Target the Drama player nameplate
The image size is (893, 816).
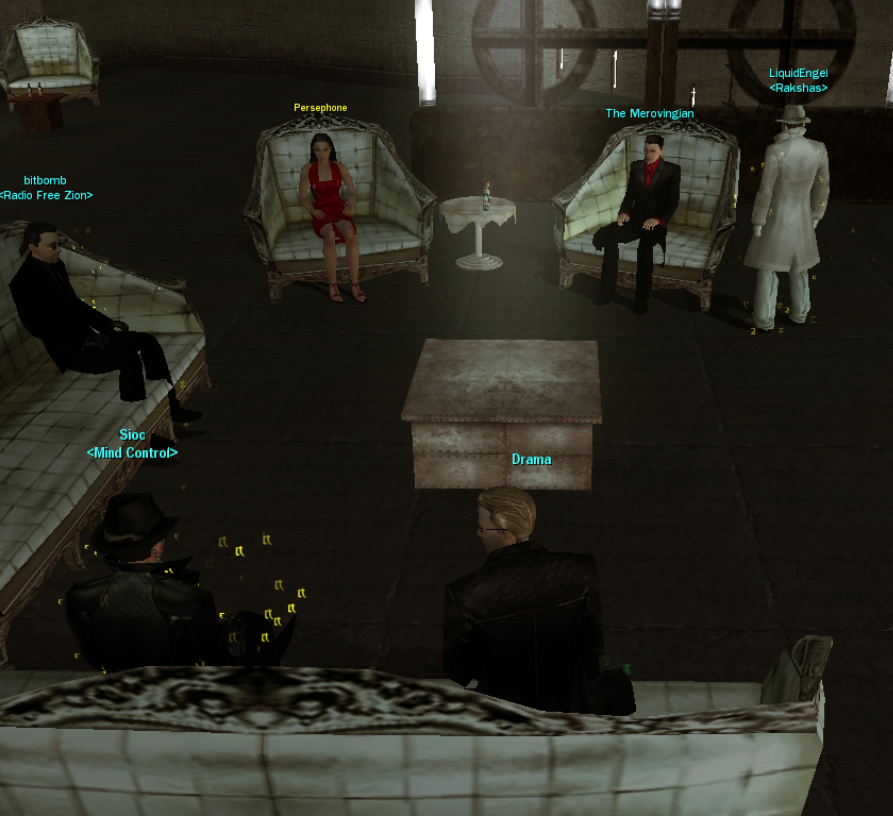[x=531, y=460]
